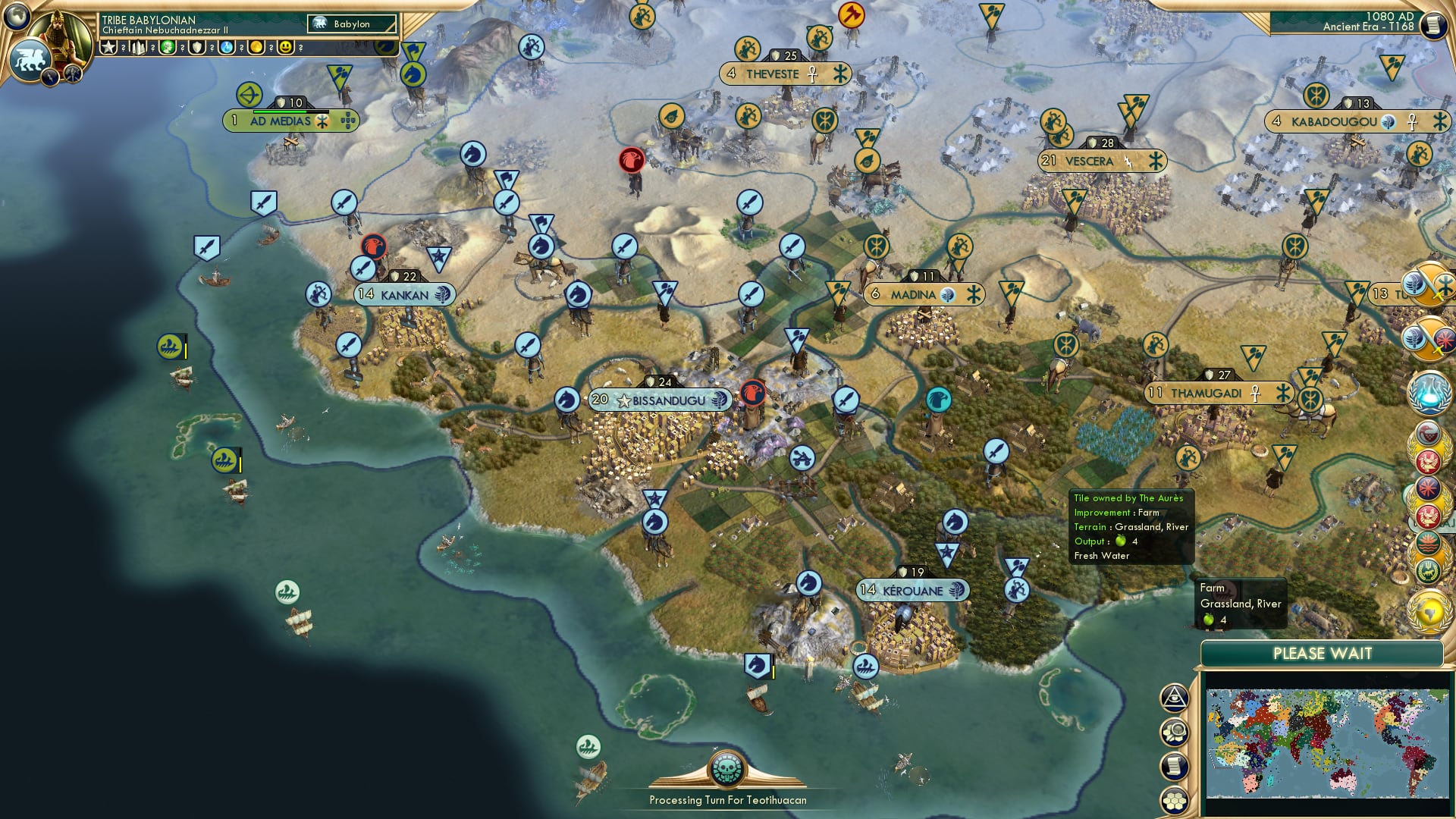The image size is (1456, 819).
Task: Click the scroll icon left of the minimap
Action: pyautogui.click(x=1174, y=766)
